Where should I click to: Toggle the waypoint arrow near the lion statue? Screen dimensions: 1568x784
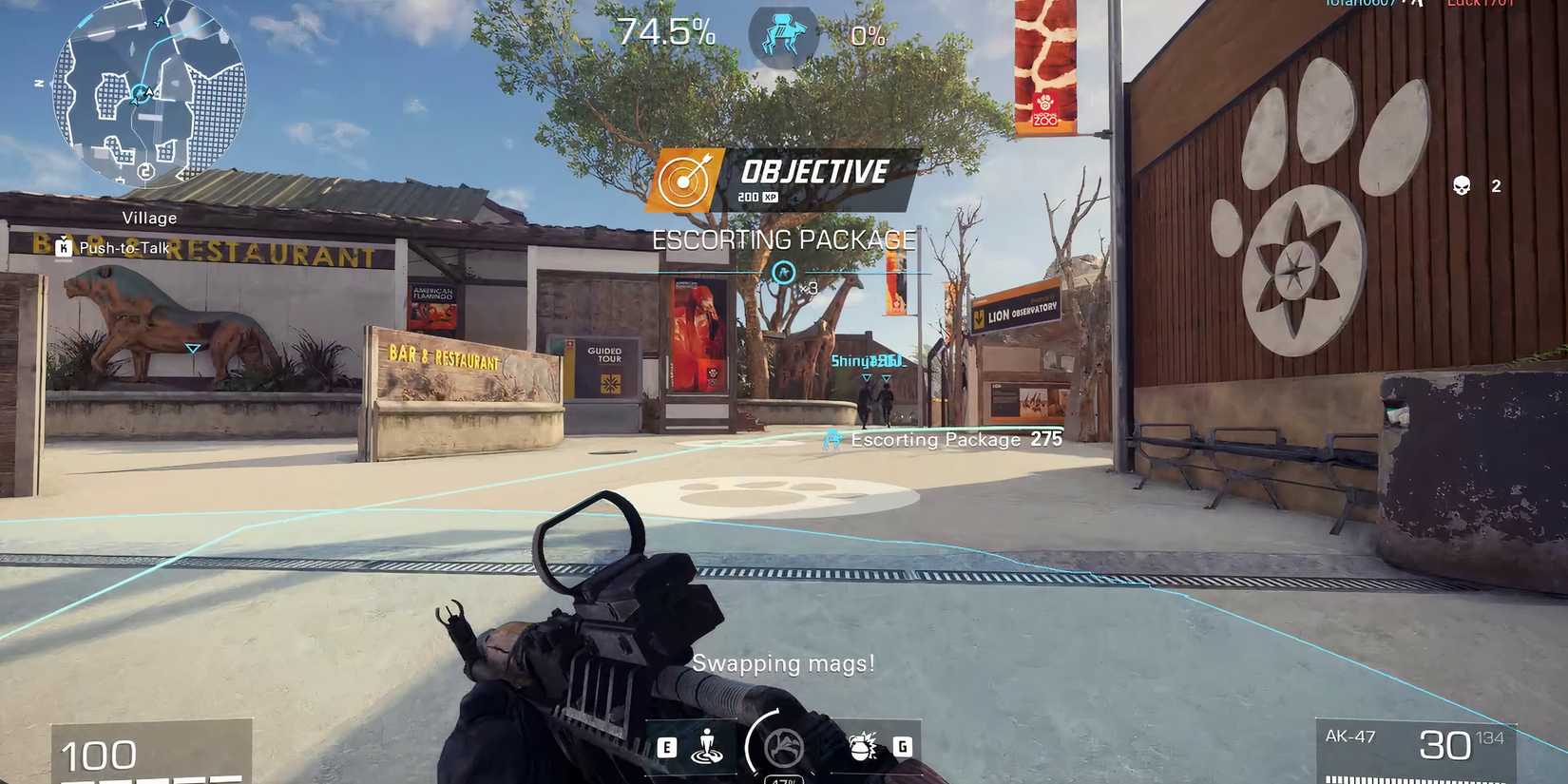click(x=192, y=349)
